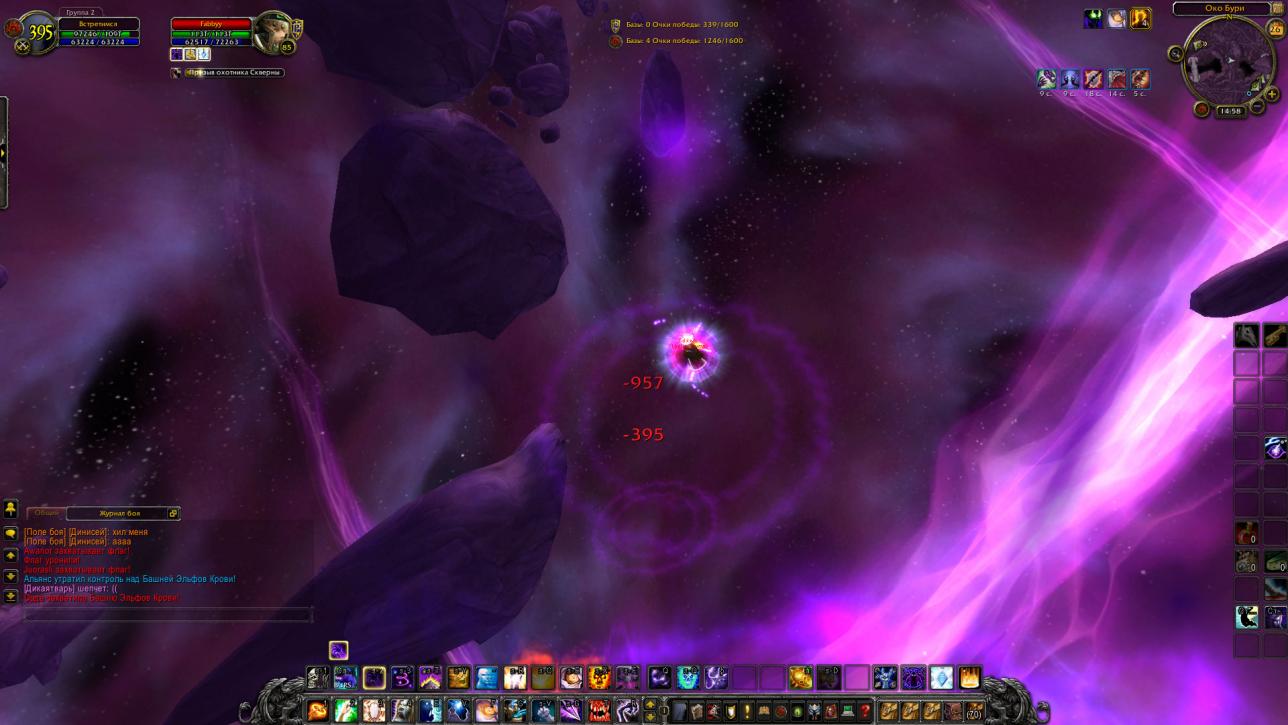Click your own player portrait frame
This screenshot has width=1288, height=725.
[38, 33]
